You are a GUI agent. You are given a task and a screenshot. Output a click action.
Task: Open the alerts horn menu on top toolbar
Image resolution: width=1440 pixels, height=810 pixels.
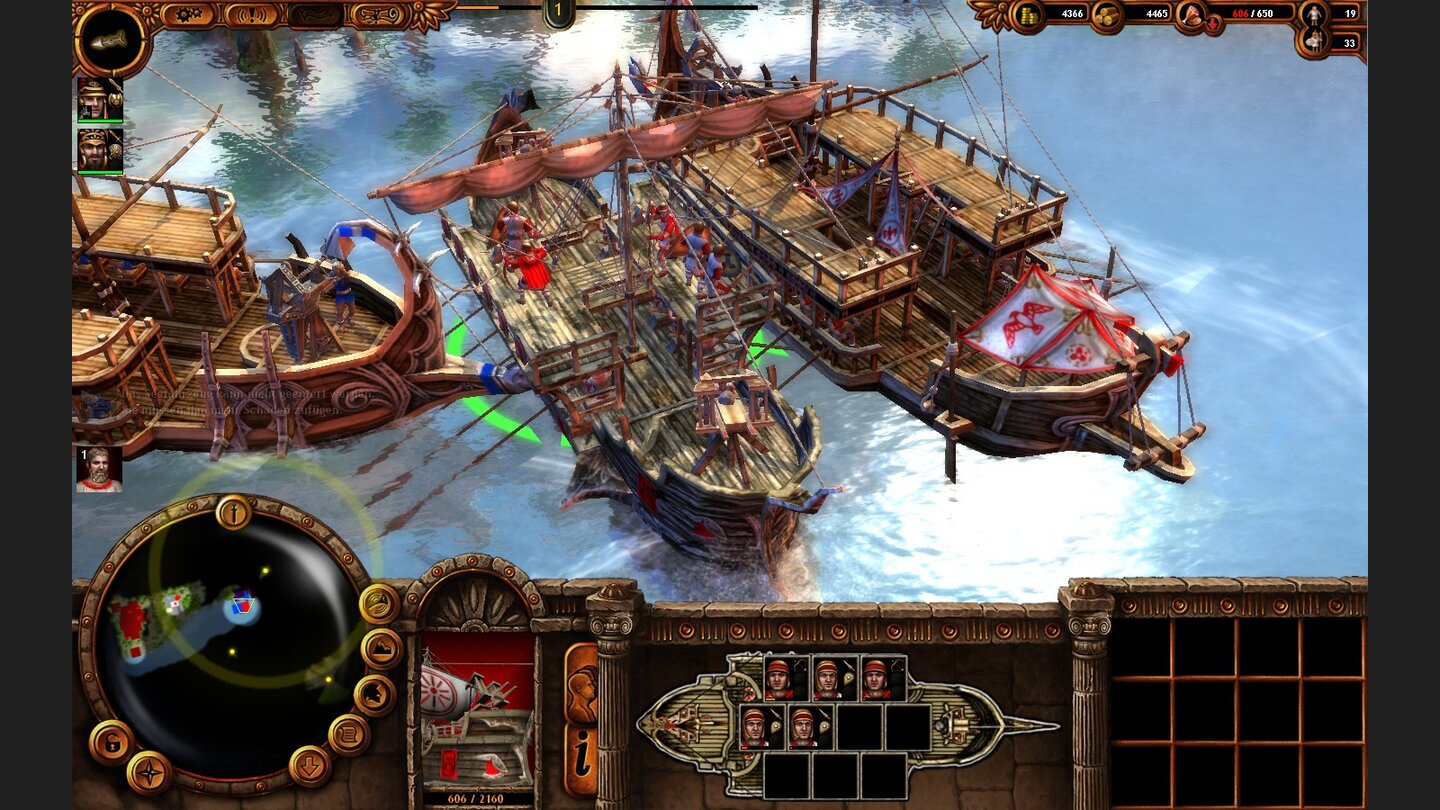(250, 13)
